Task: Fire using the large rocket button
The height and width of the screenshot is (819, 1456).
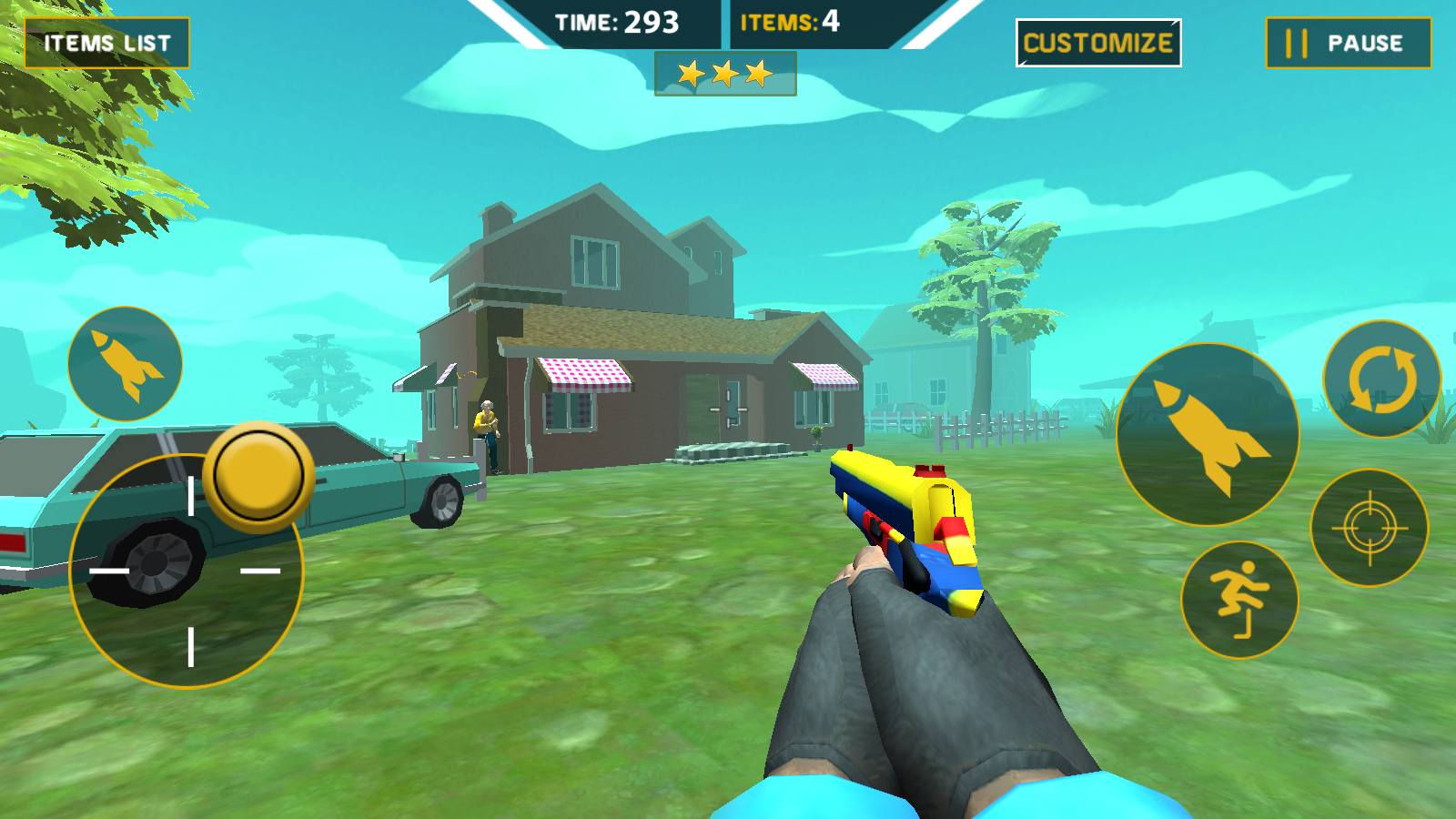Action: pos(1208,435)
